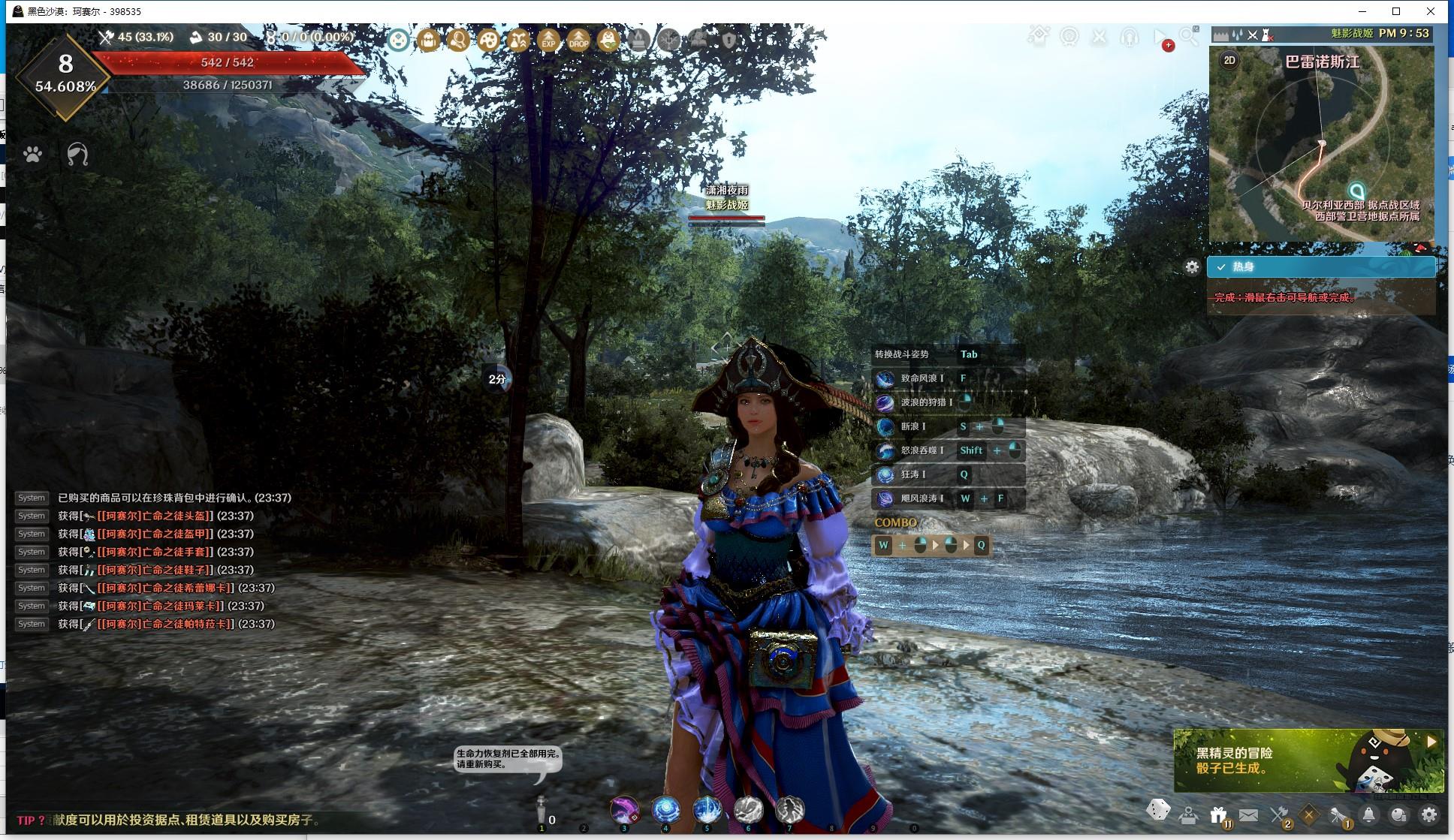Open the backpack buff icon
This screenshot has width=1454, height=840.
click(429, 40)
